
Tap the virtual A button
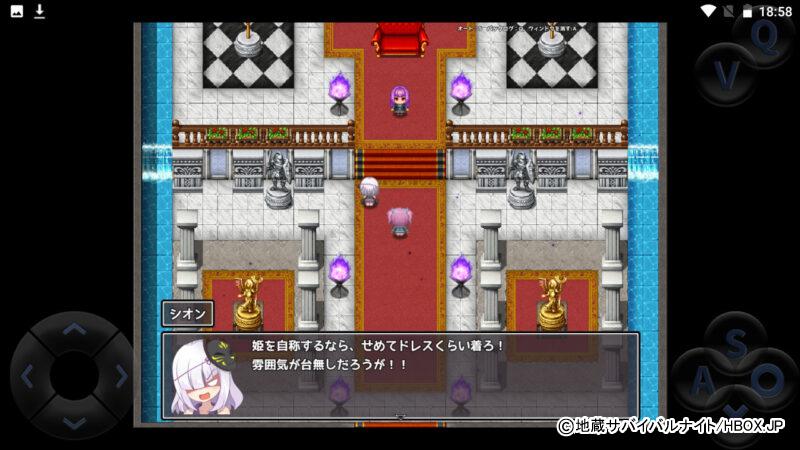click(x=703, y=380)
